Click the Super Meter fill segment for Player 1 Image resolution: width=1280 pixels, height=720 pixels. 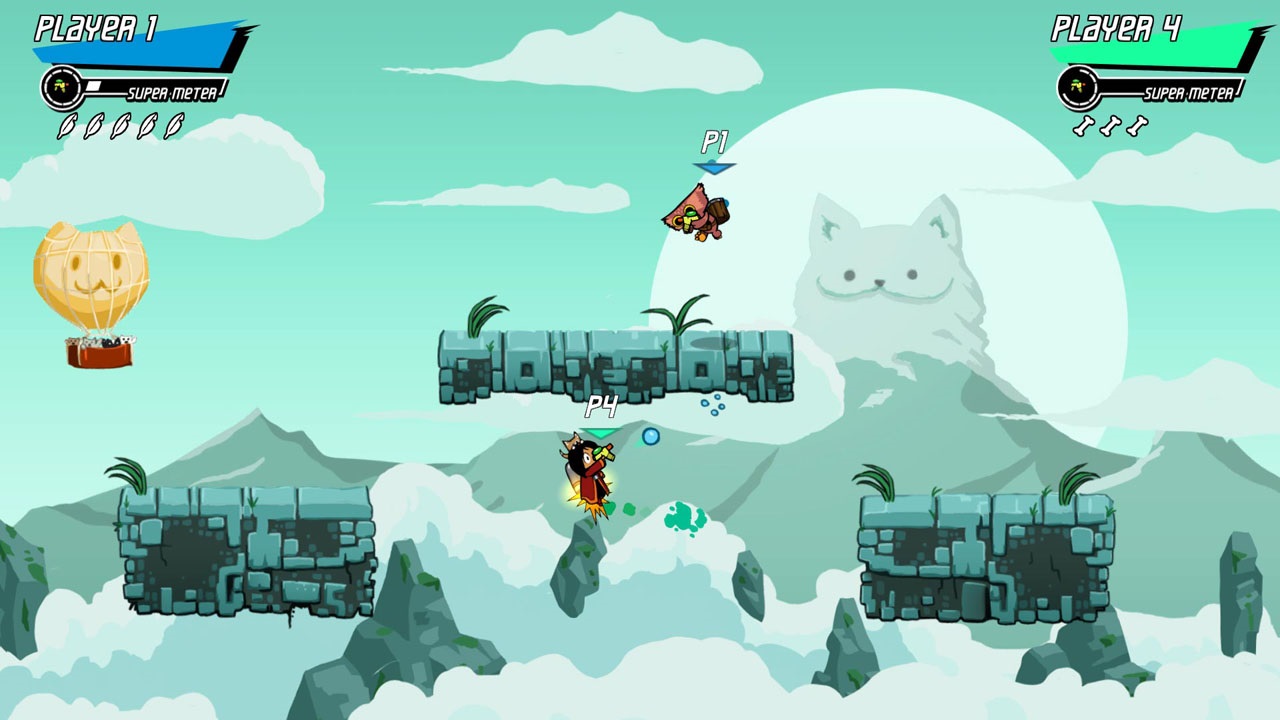[x=92, y=86]
